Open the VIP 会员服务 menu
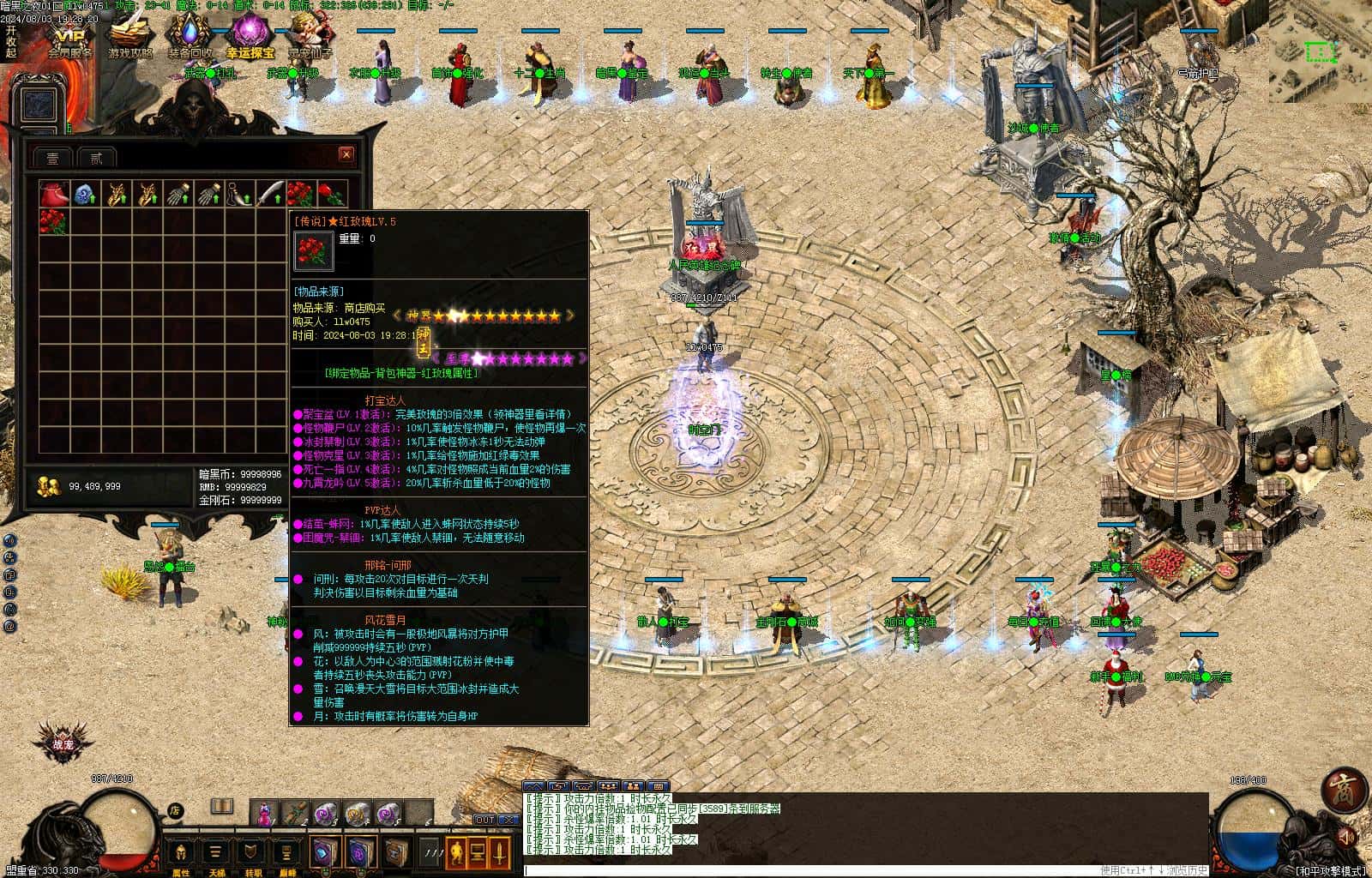1372x878 pixels. pos(69,38)
